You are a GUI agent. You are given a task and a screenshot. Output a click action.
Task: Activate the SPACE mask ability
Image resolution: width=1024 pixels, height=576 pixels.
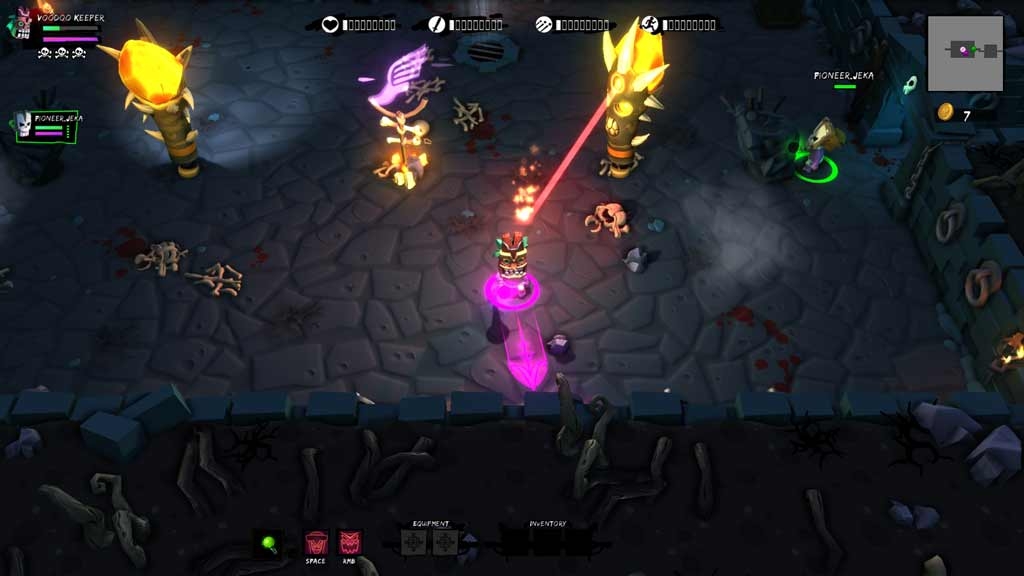coord(316,543)
